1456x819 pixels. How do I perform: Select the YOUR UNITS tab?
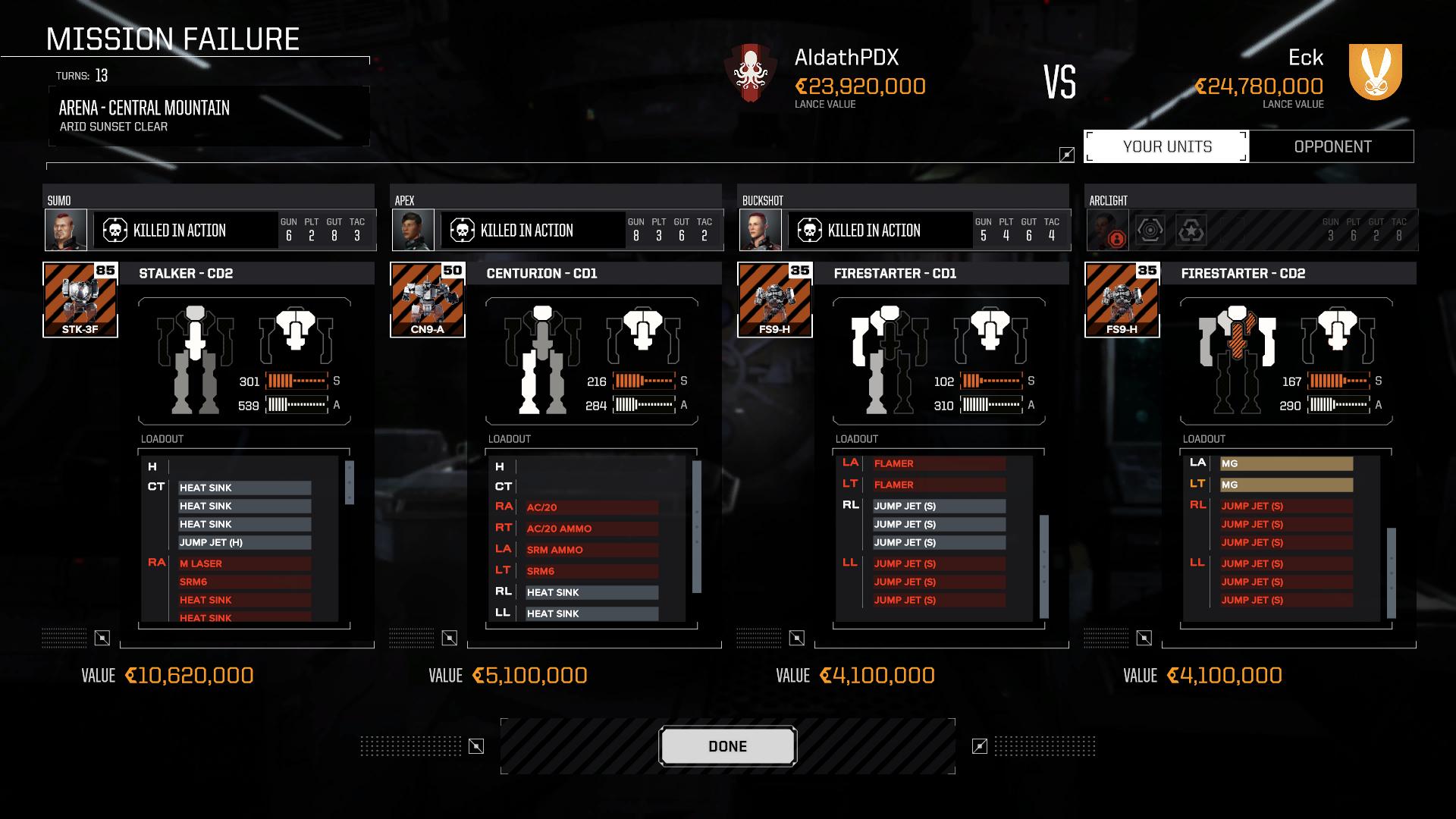click(x=1166, y=146)
